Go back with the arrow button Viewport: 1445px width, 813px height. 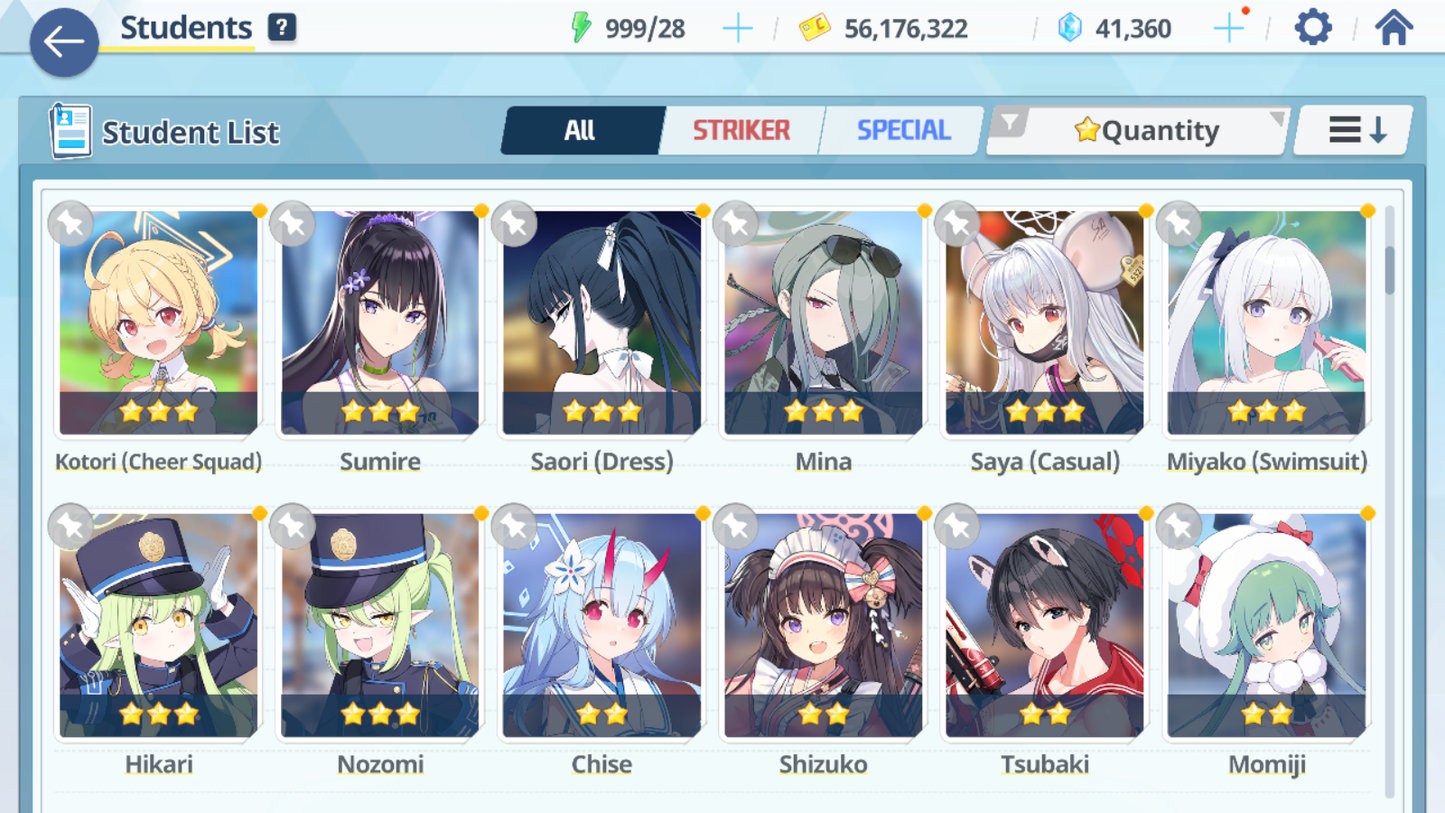[x=64, y=42]
